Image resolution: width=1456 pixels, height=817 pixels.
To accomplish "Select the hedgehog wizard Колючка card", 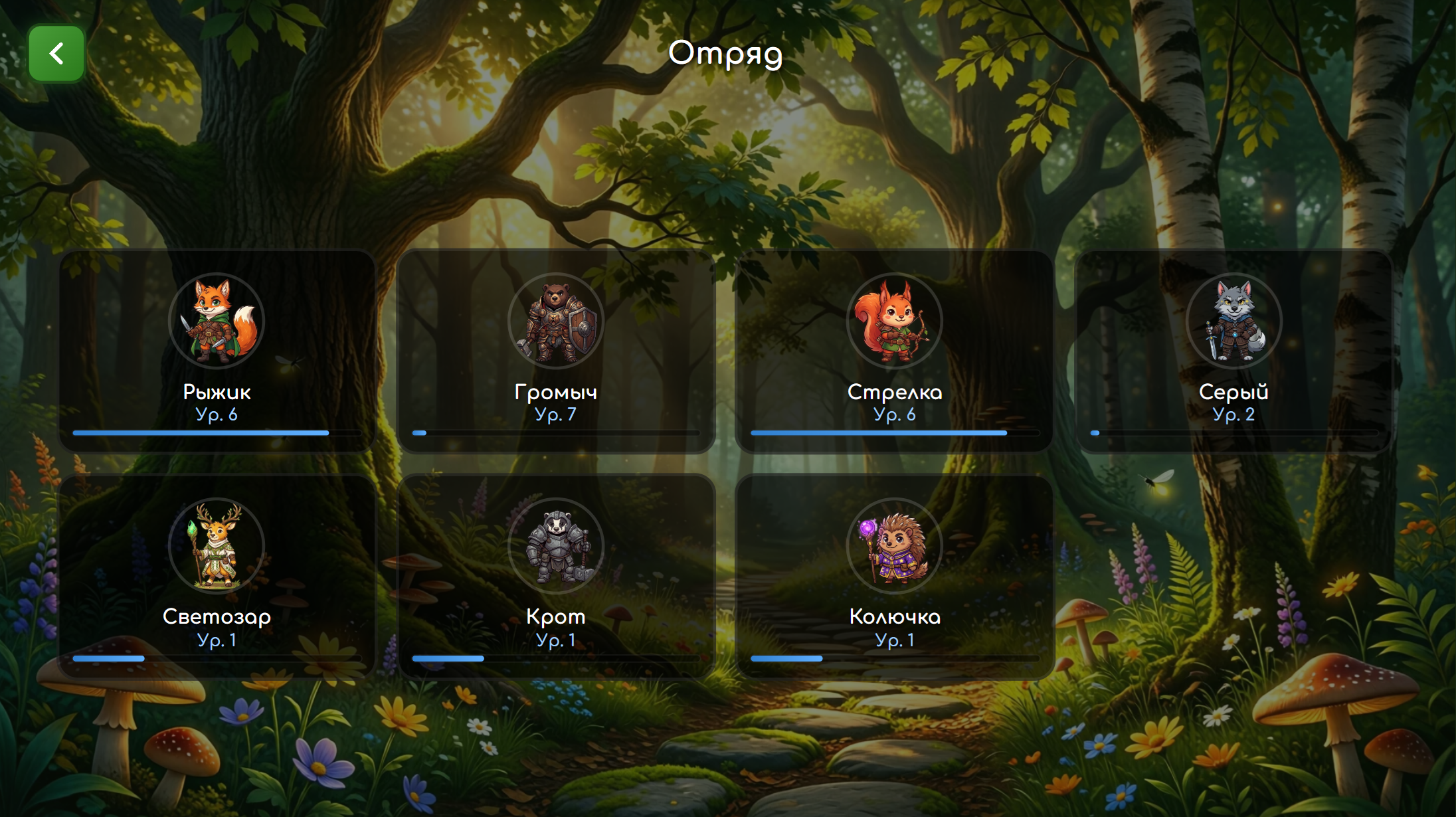I will pos(894,575).
